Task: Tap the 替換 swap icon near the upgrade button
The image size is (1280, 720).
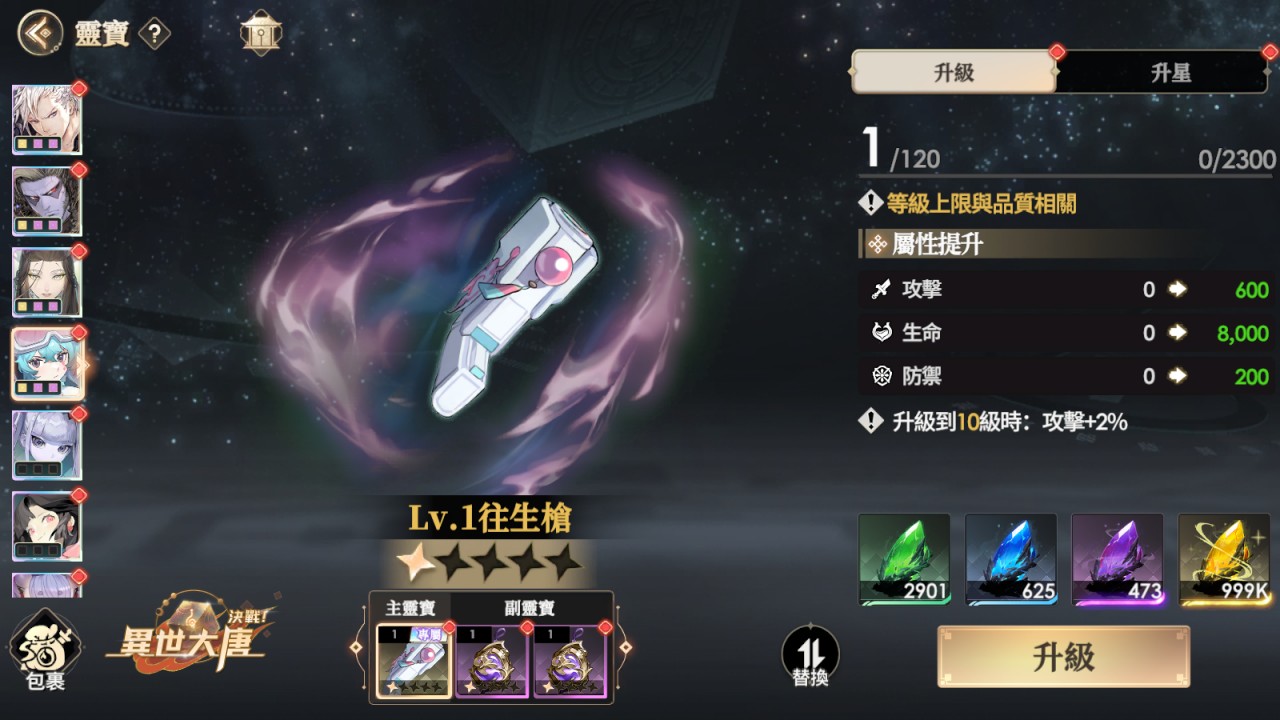Action: coord(810,655)
